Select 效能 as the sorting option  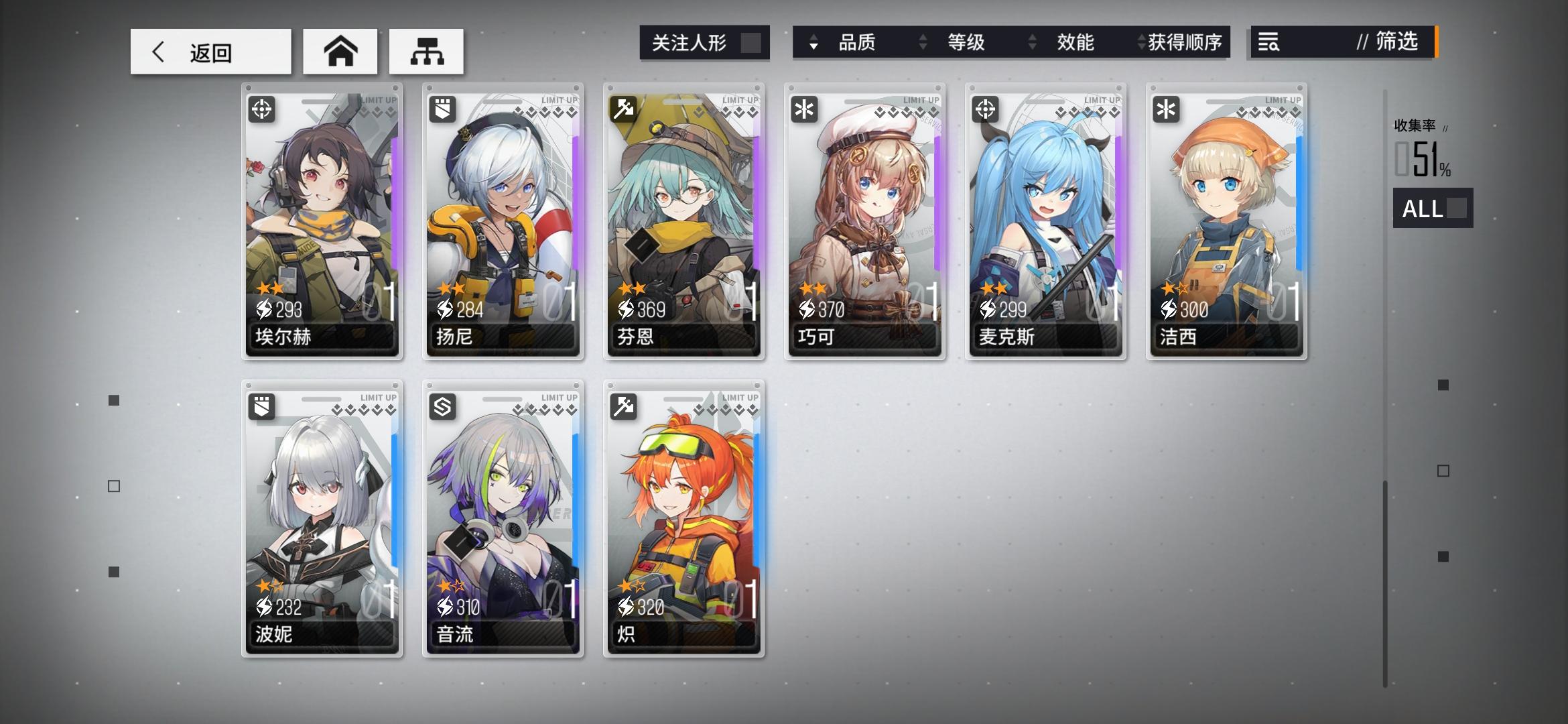coord(1077,42)
